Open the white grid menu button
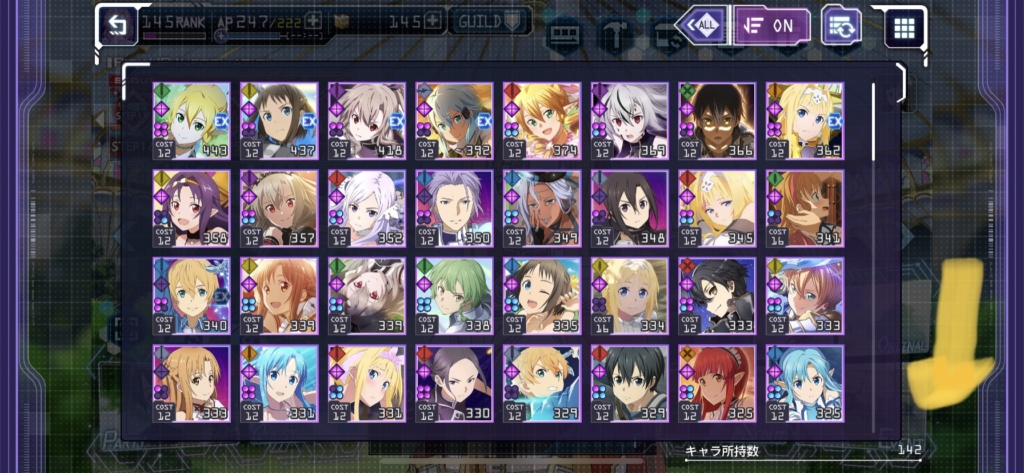Image resolution: width=1024 pixels, height=473 pixels. (x=905, y=27)
